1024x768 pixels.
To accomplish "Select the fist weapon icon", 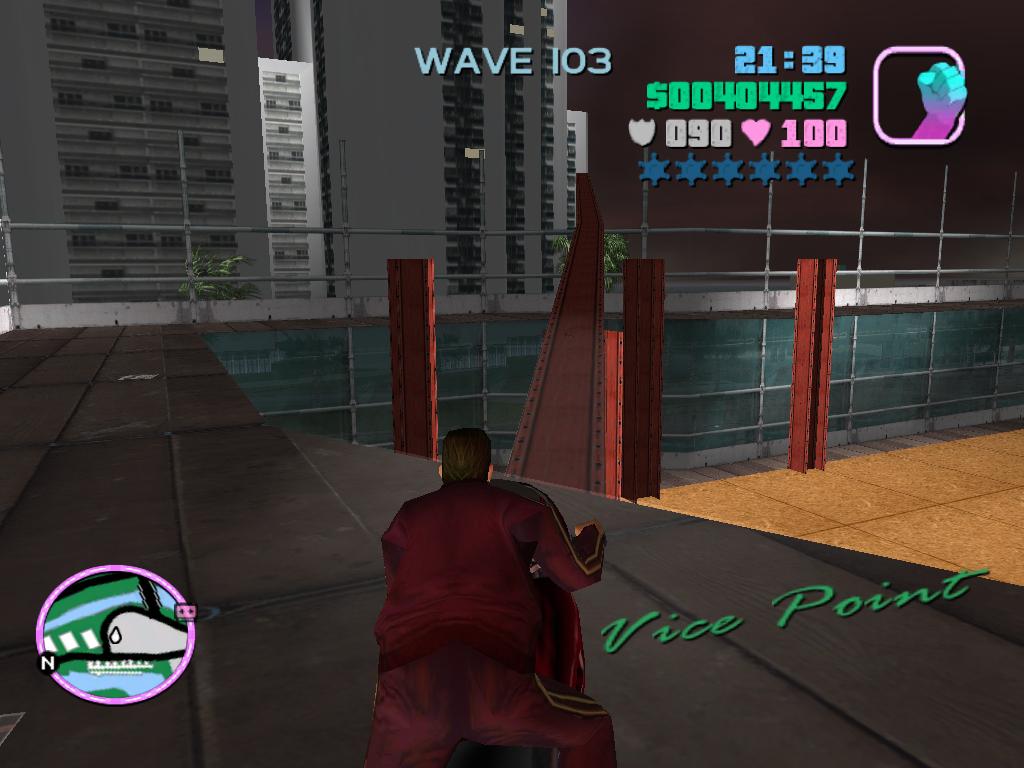I will coord(918,95).
